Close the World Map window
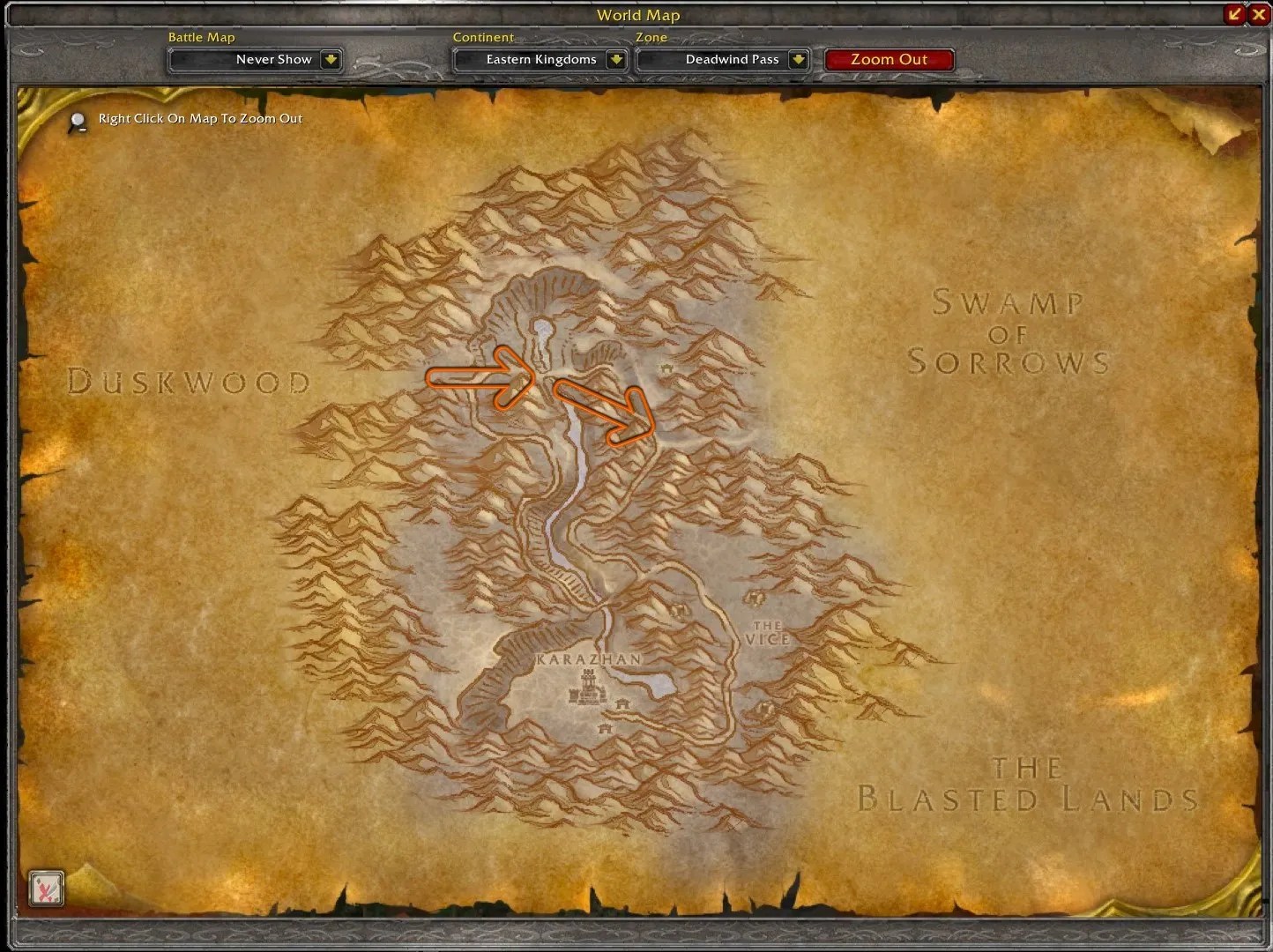 pos(1260,14)
